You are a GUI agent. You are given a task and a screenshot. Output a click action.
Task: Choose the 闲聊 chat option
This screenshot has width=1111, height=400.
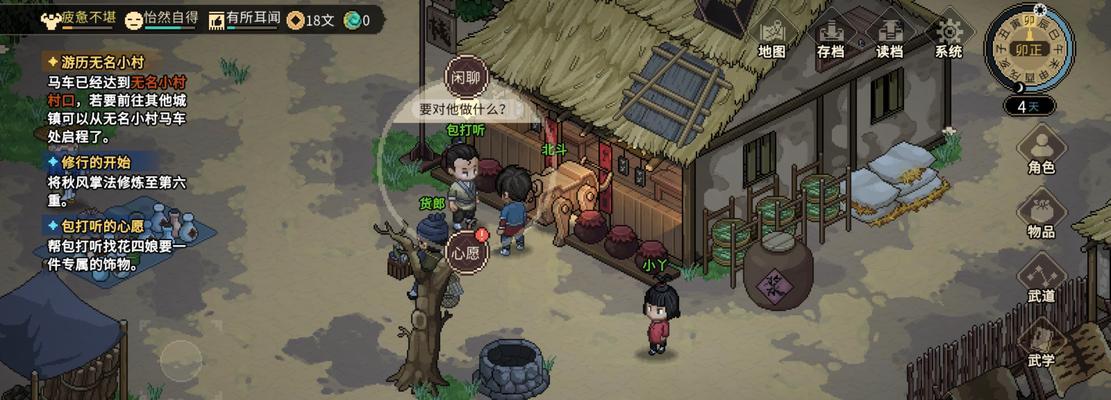coord(466,76)
